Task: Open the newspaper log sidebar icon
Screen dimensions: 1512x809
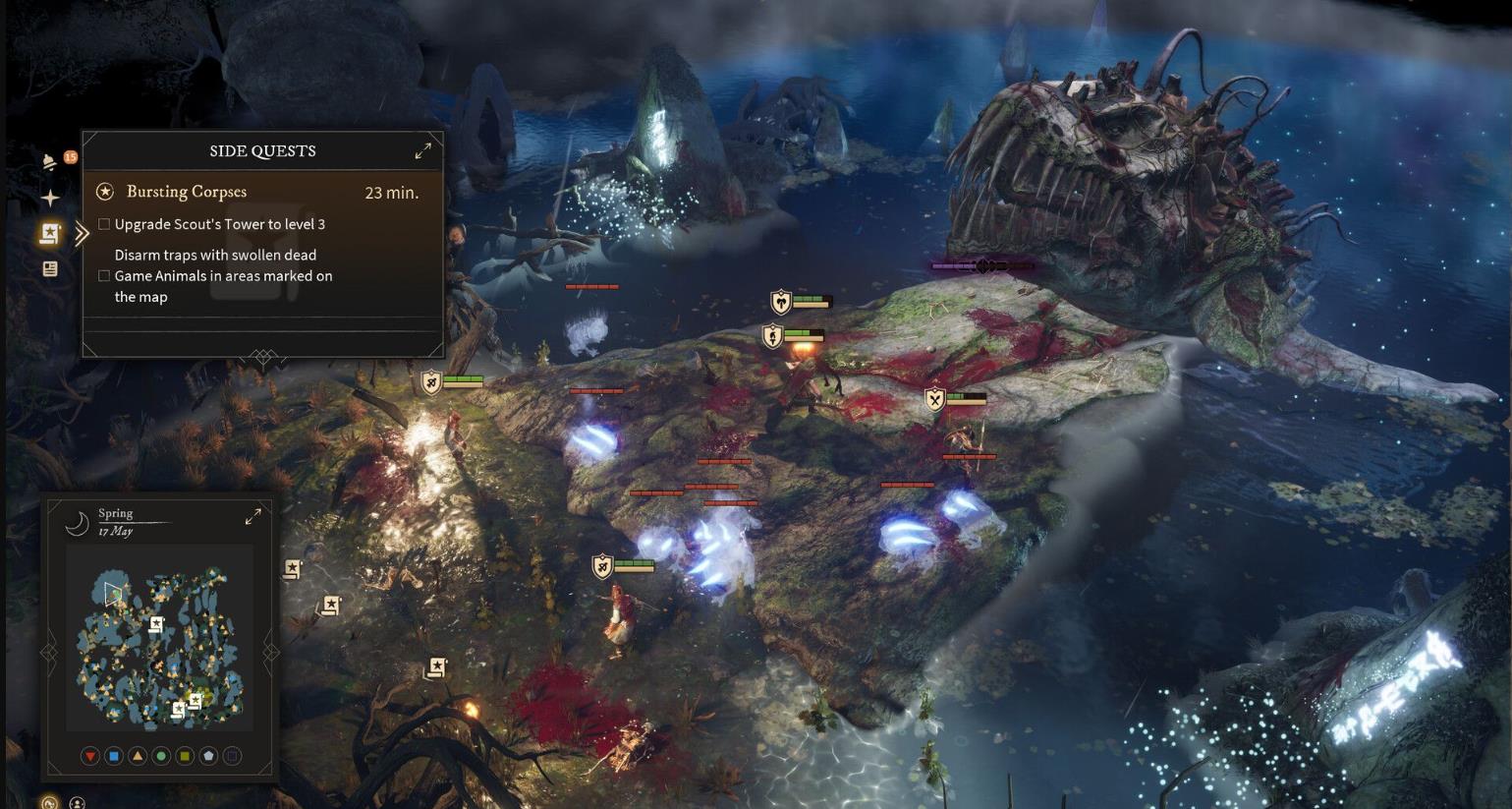Action: point(50,268)
